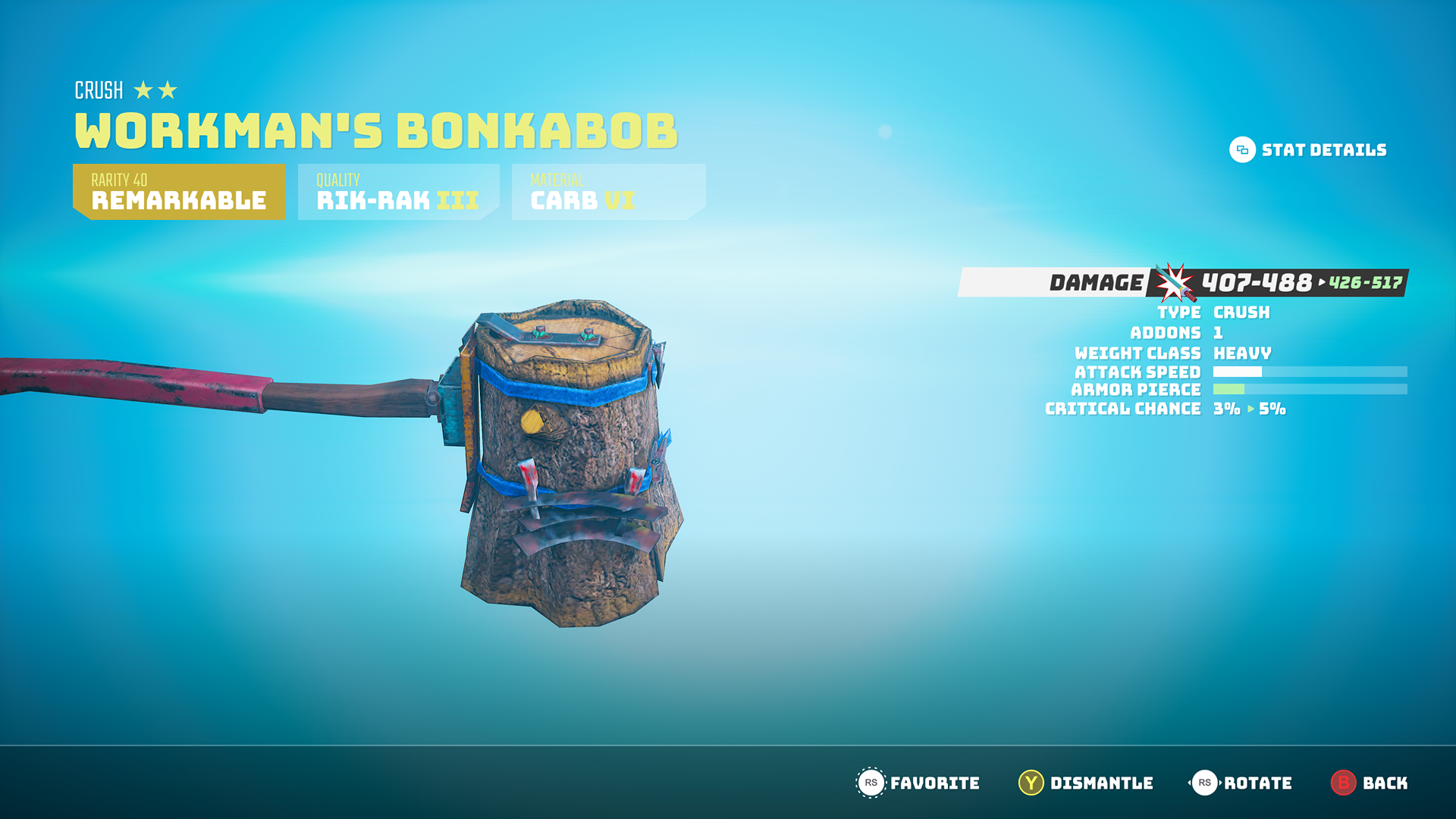Open the Stat Details view
Screen dimensions: 1456x819
point(1308,150)
